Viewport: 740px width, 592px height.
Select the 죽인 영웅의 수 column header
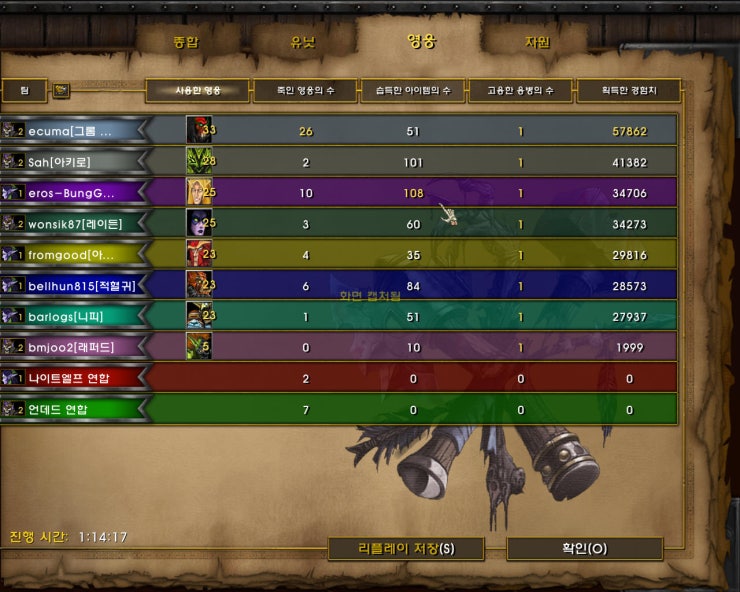coord(306,91)
